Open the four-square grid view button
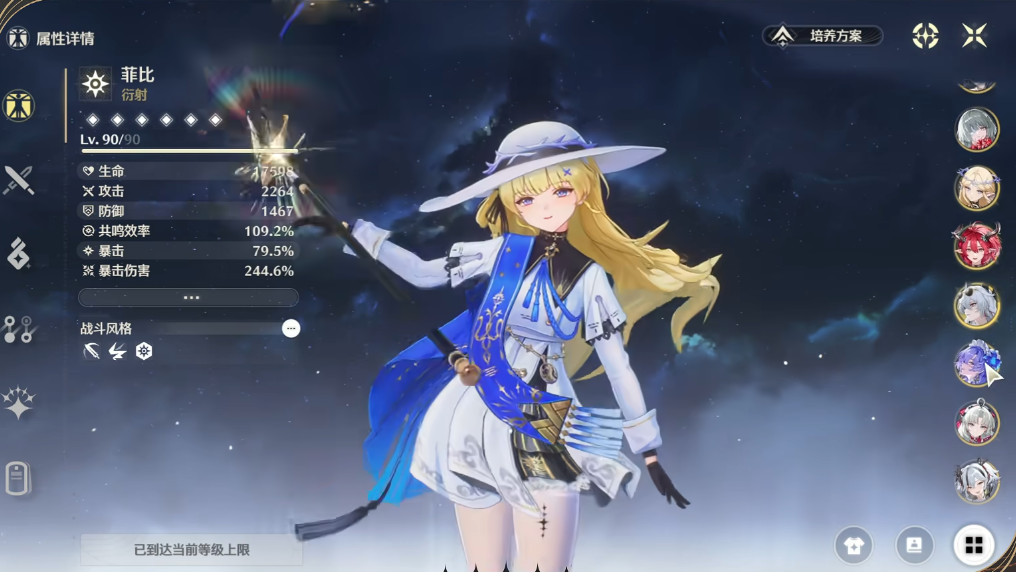 [973, 545]
